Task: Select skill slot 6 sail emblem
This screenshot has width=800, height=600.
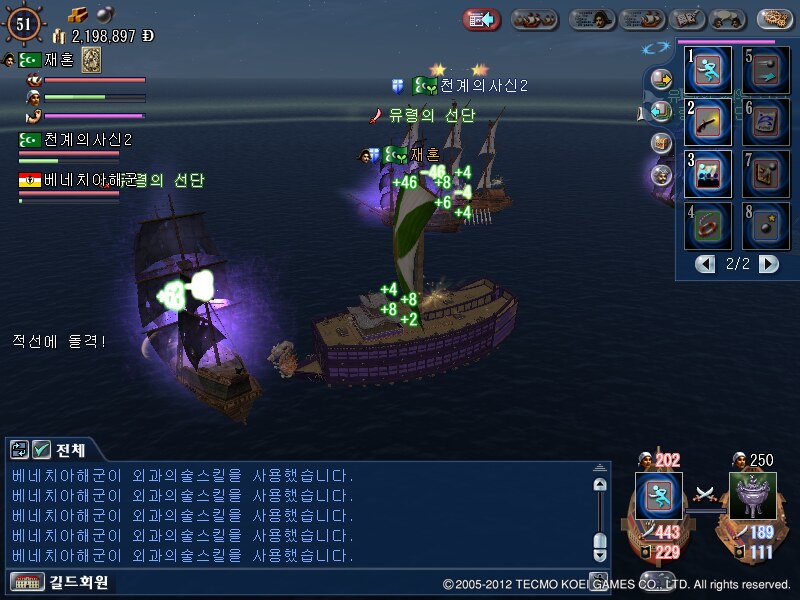Action: [x=766, y=122]
